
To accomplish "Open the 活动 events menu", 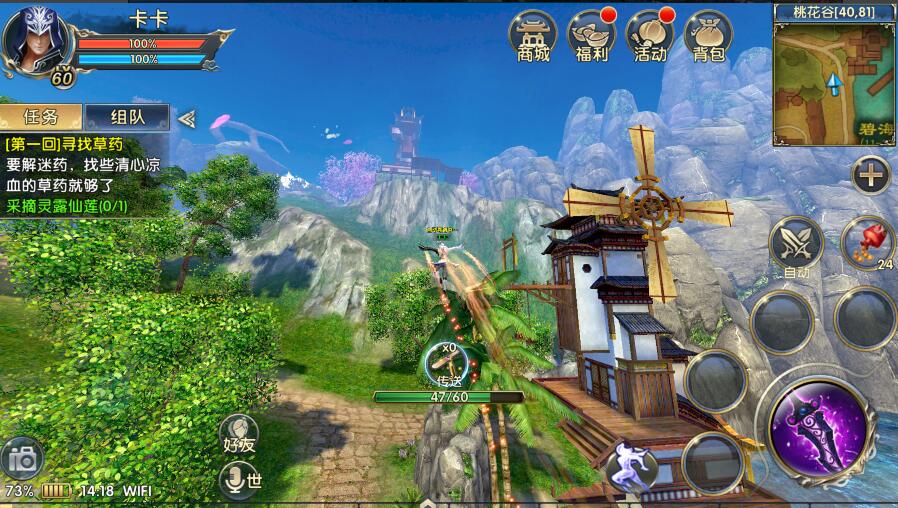I will pos(650,37).
